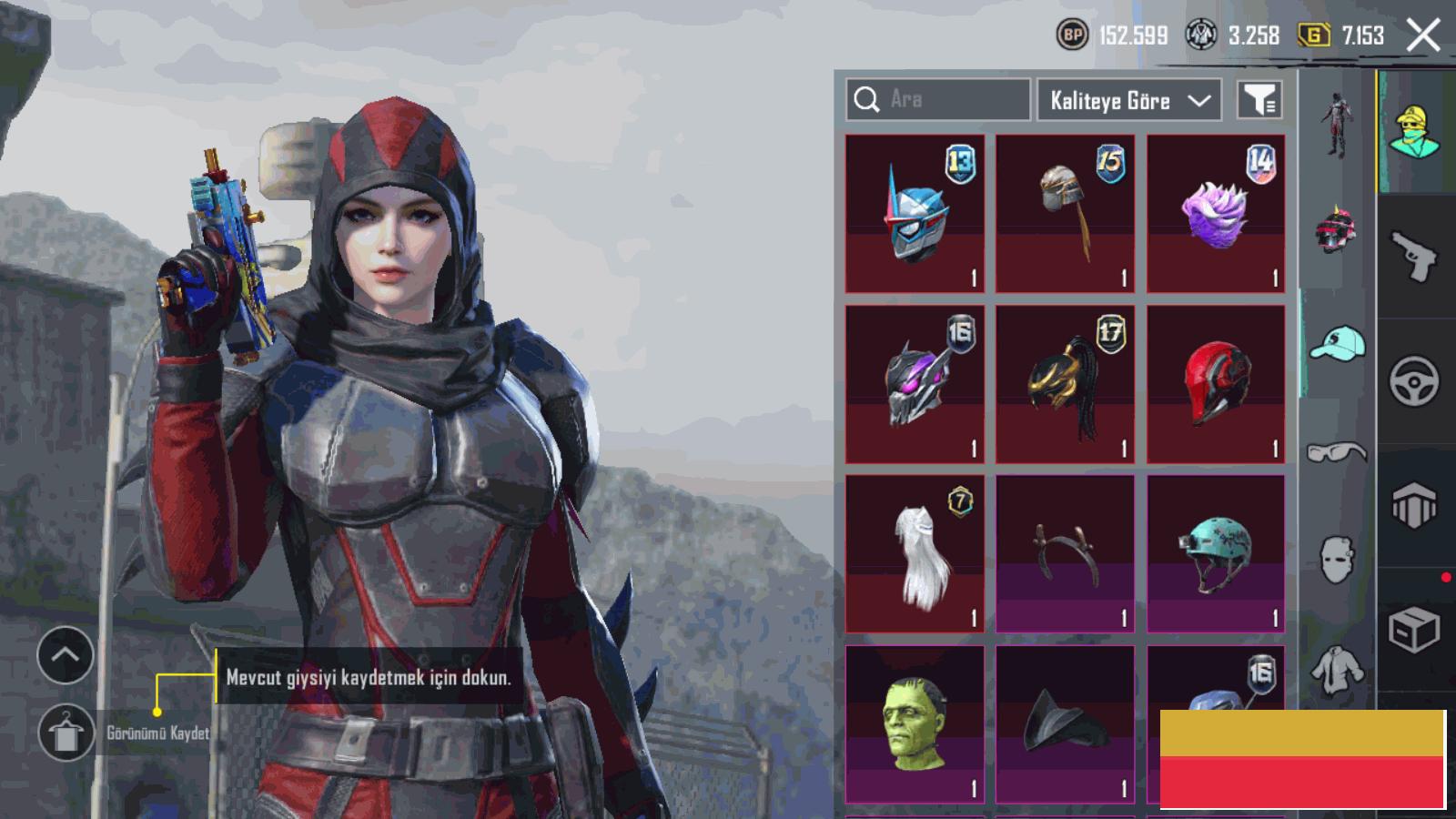Equip the red armored helmet
The height and width of the screenshot is (819, 1456).
[1216, 384]
